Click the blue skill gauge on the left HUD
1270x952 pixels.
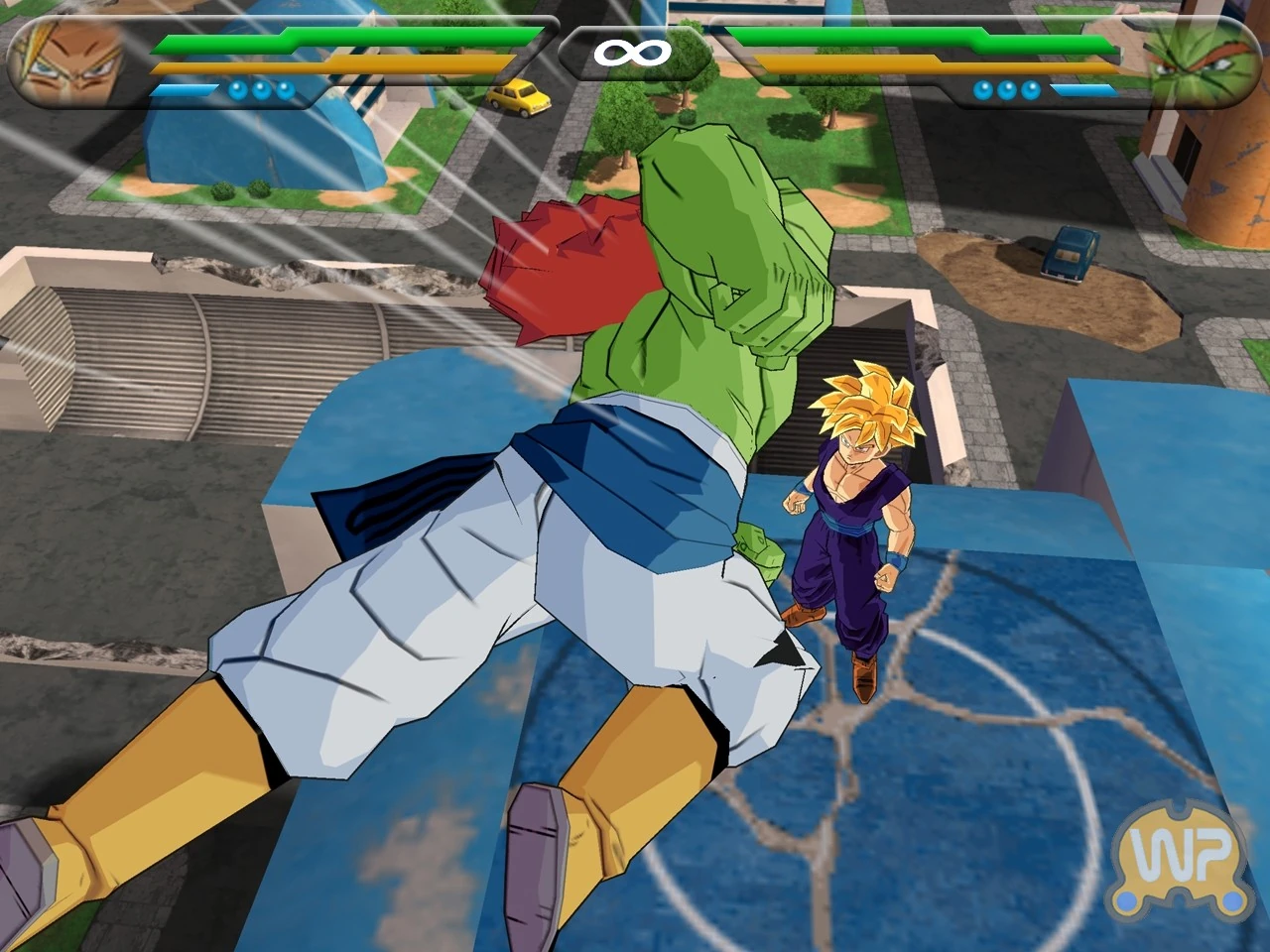[x=184, y=89]
